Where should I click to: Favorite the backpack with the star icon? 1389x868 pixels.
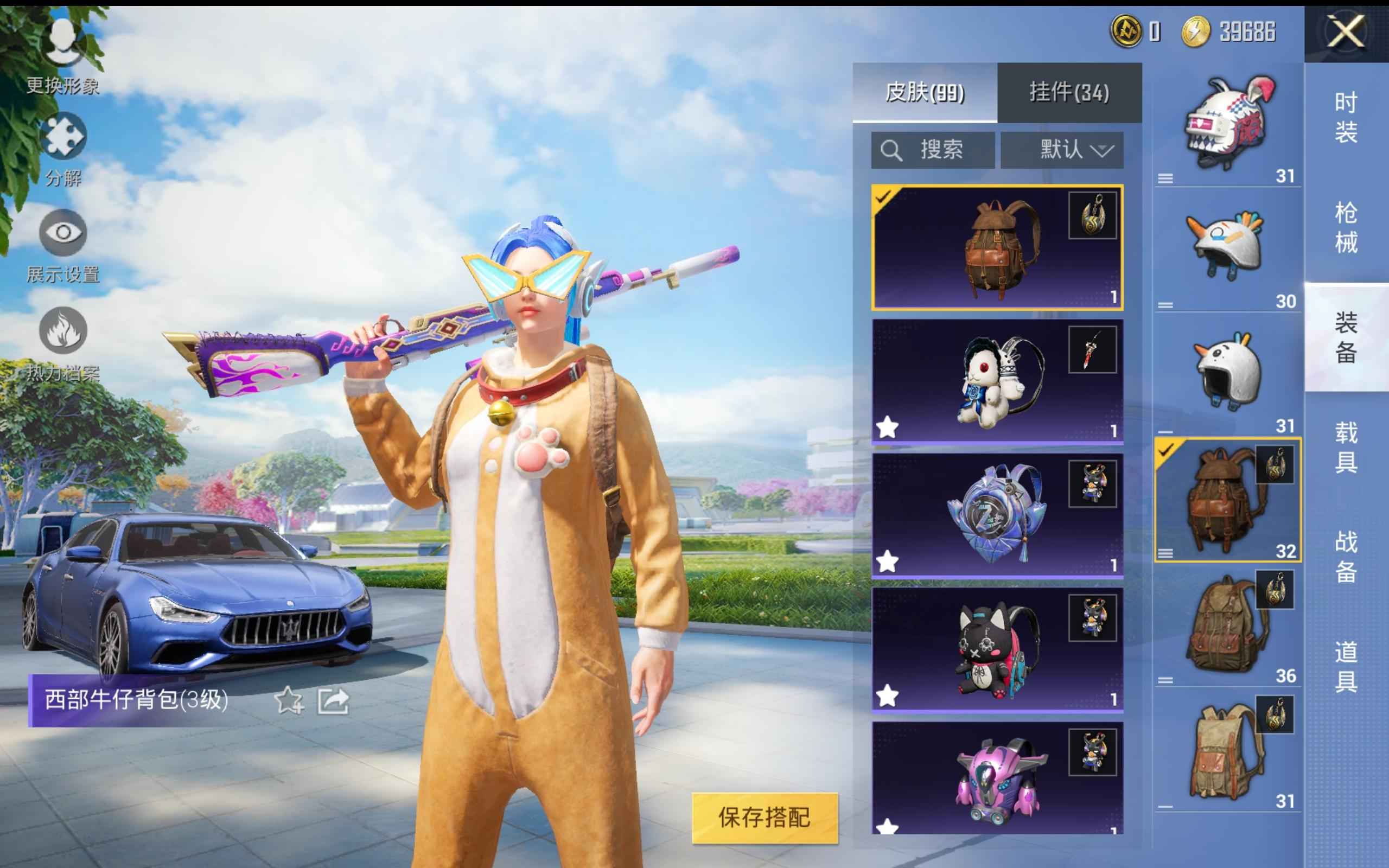pos(288,701)
